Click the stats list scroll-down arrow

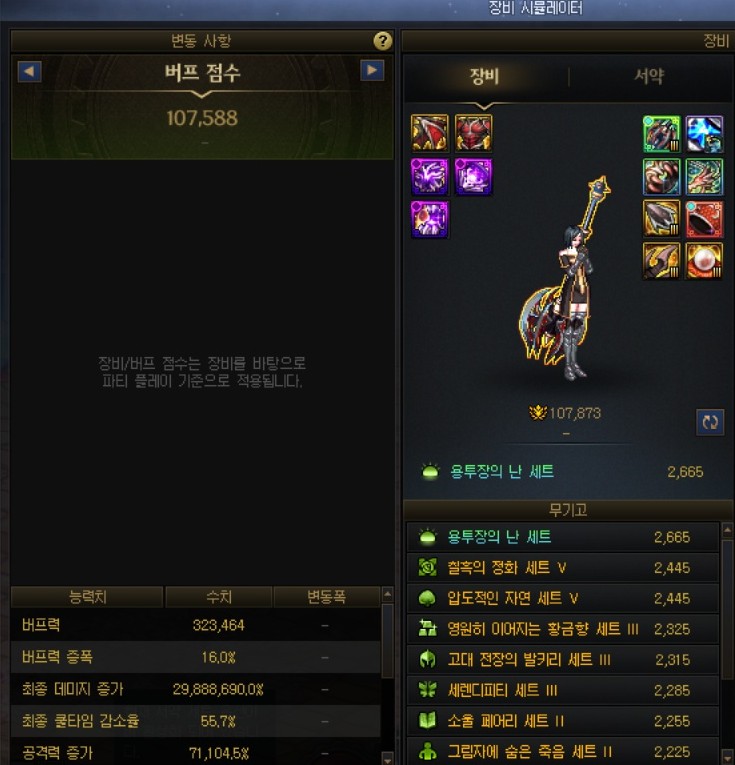pos(387,758)
